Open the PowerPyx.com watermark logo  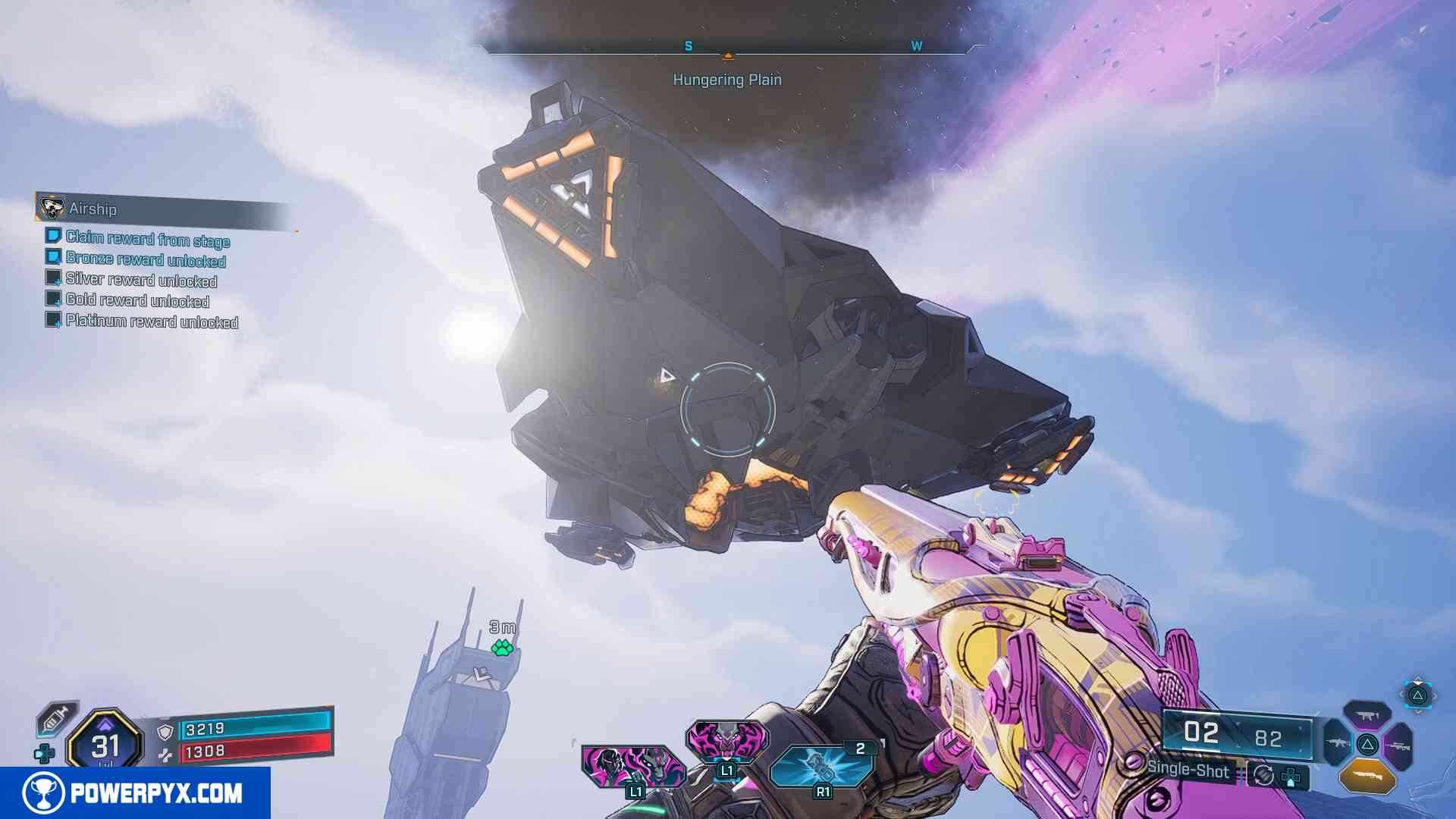(135, 793)
